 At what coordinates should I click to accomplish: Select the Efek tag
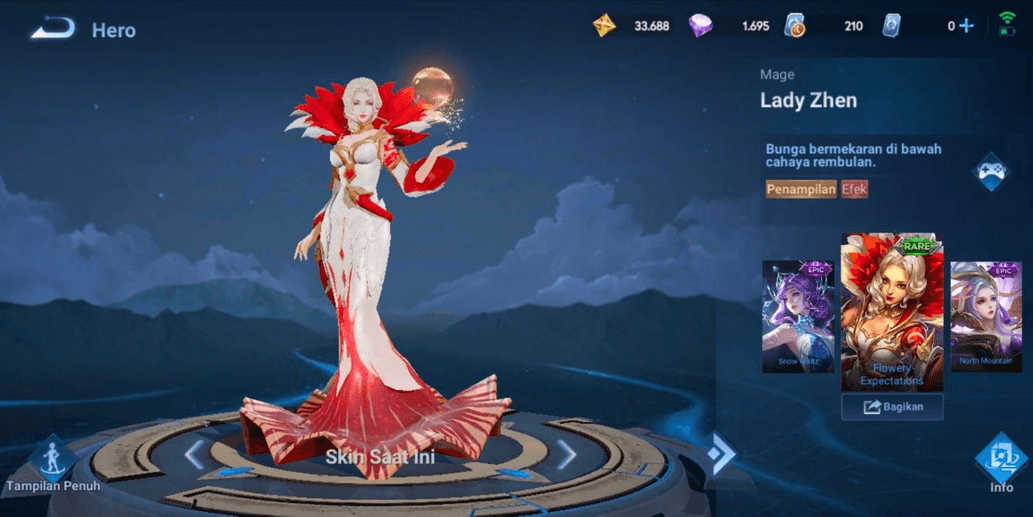point(854,189)
